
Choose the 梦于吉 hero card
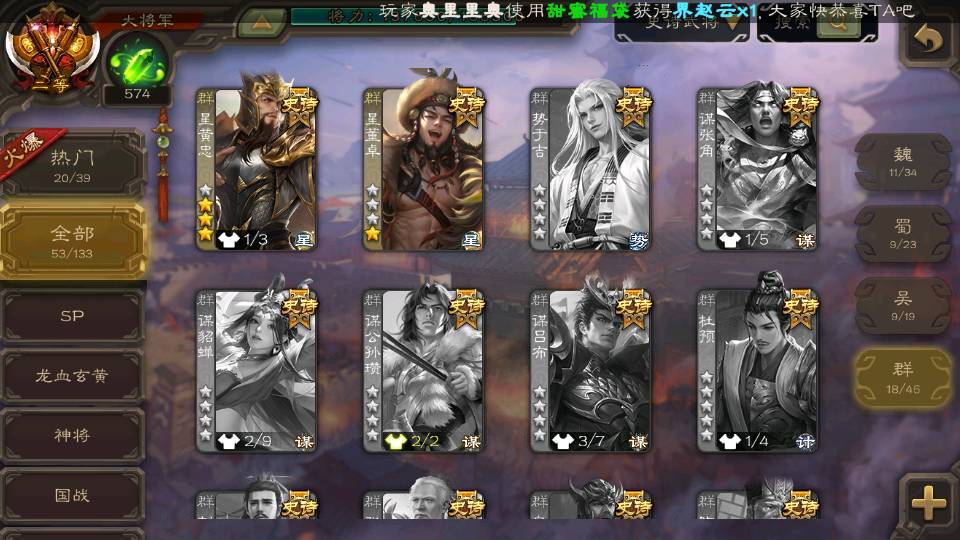pos(591,168)
